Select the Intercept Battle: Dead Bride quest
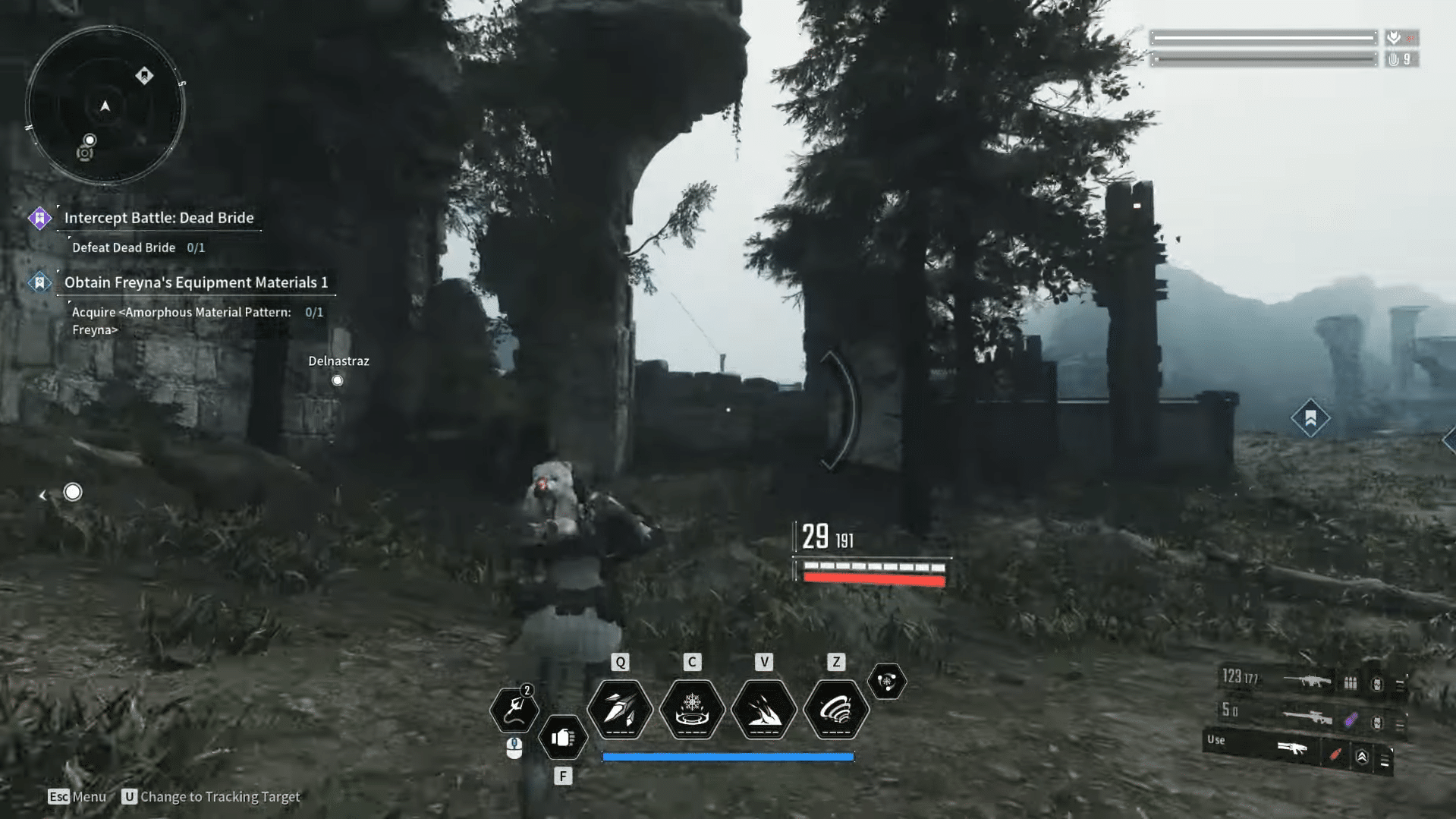 pyautogui.click(x=159, y=218)
